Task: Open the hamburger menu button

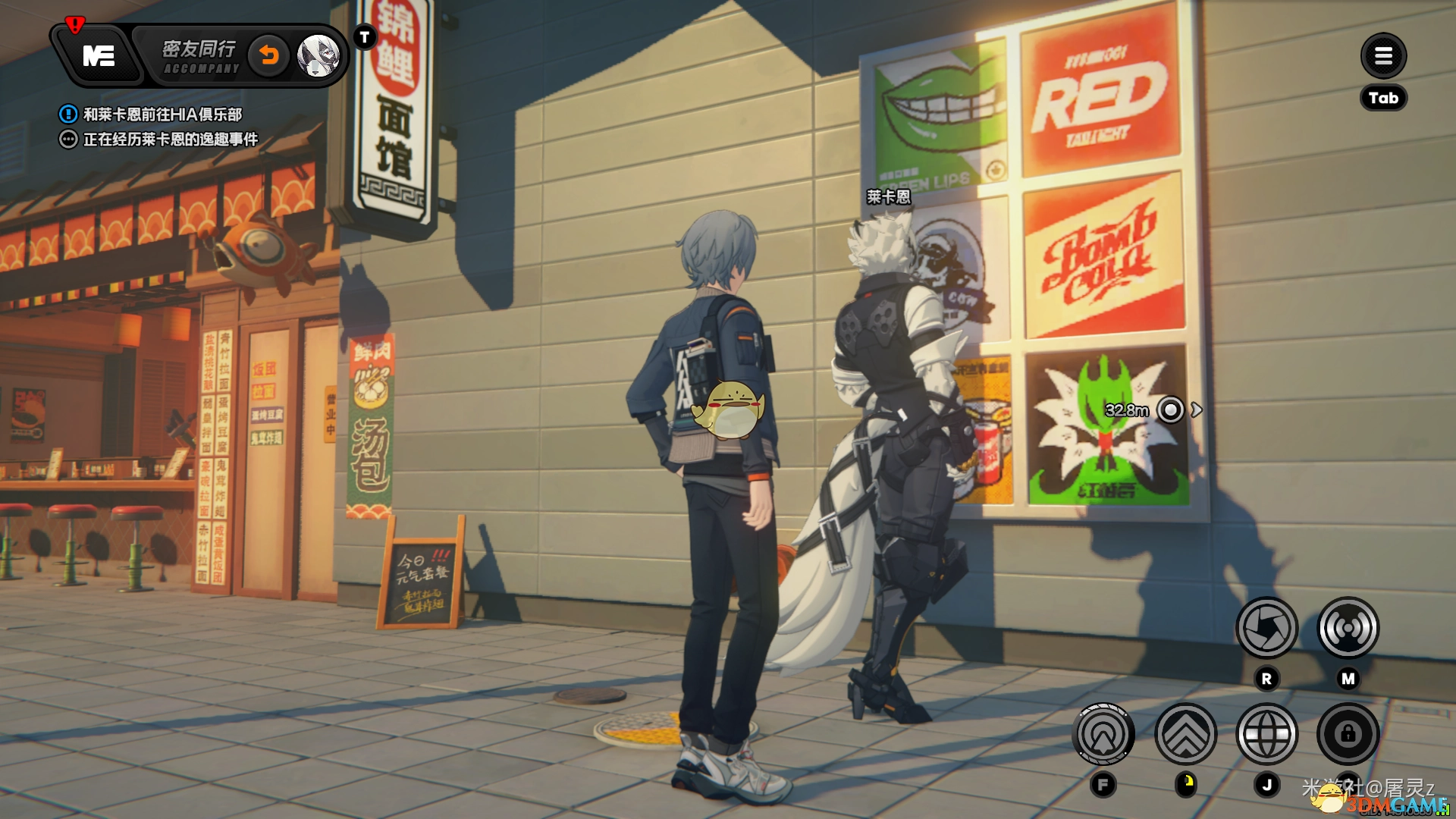Action: tap(1383, 55)
